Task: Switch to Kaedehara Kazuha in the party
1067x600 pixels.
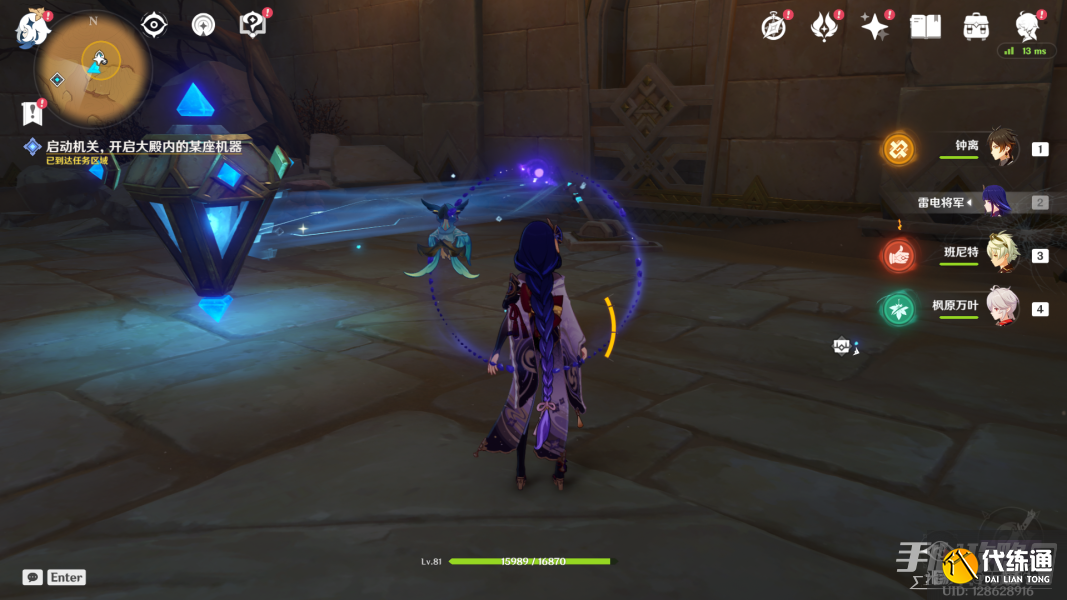Action: pyautogui.click(x=1002, y=307)
